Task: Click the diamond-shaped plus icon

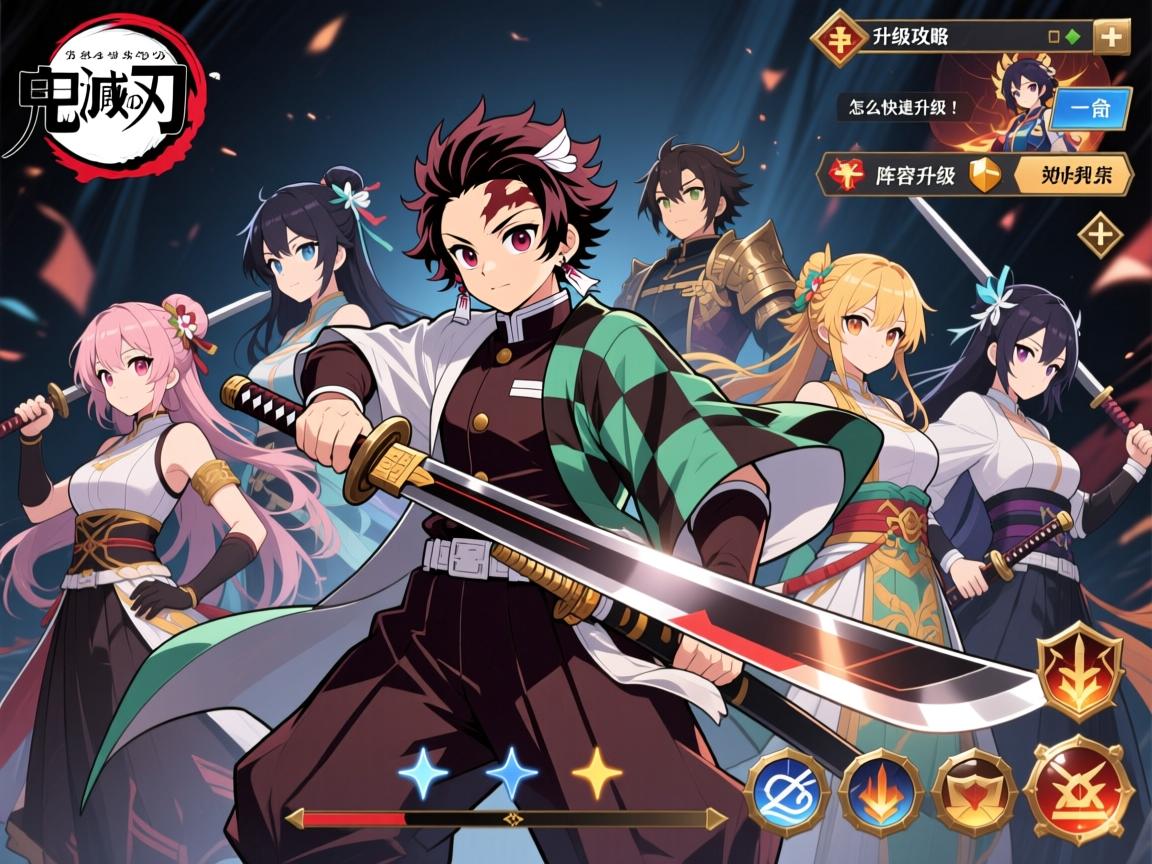Action: click(1100, 236)
